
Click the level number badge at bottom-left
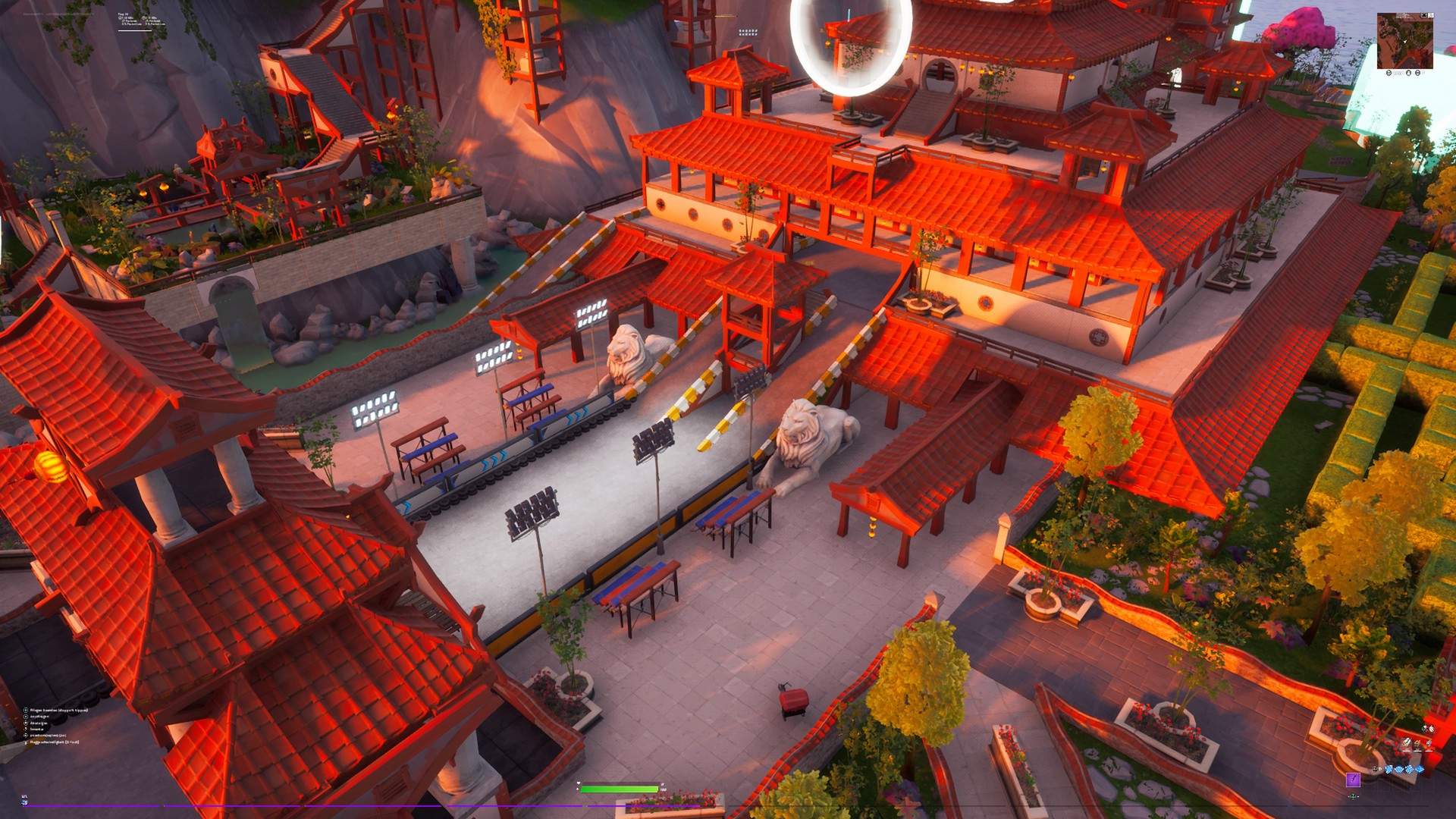tap(25, 799)
